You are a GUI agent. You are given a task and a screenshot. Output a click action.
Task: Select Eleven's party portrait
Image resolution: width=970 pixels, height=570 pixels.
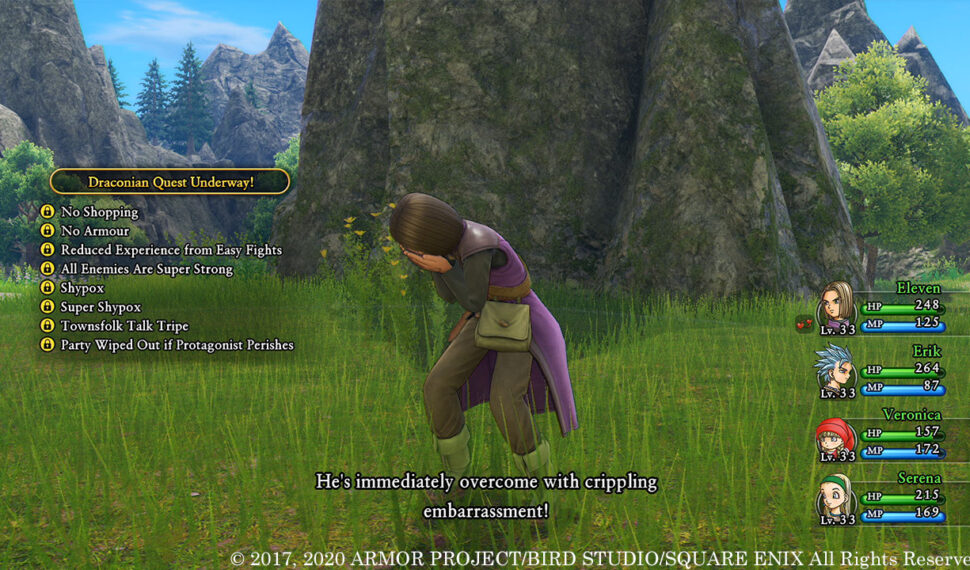point(836,303)
